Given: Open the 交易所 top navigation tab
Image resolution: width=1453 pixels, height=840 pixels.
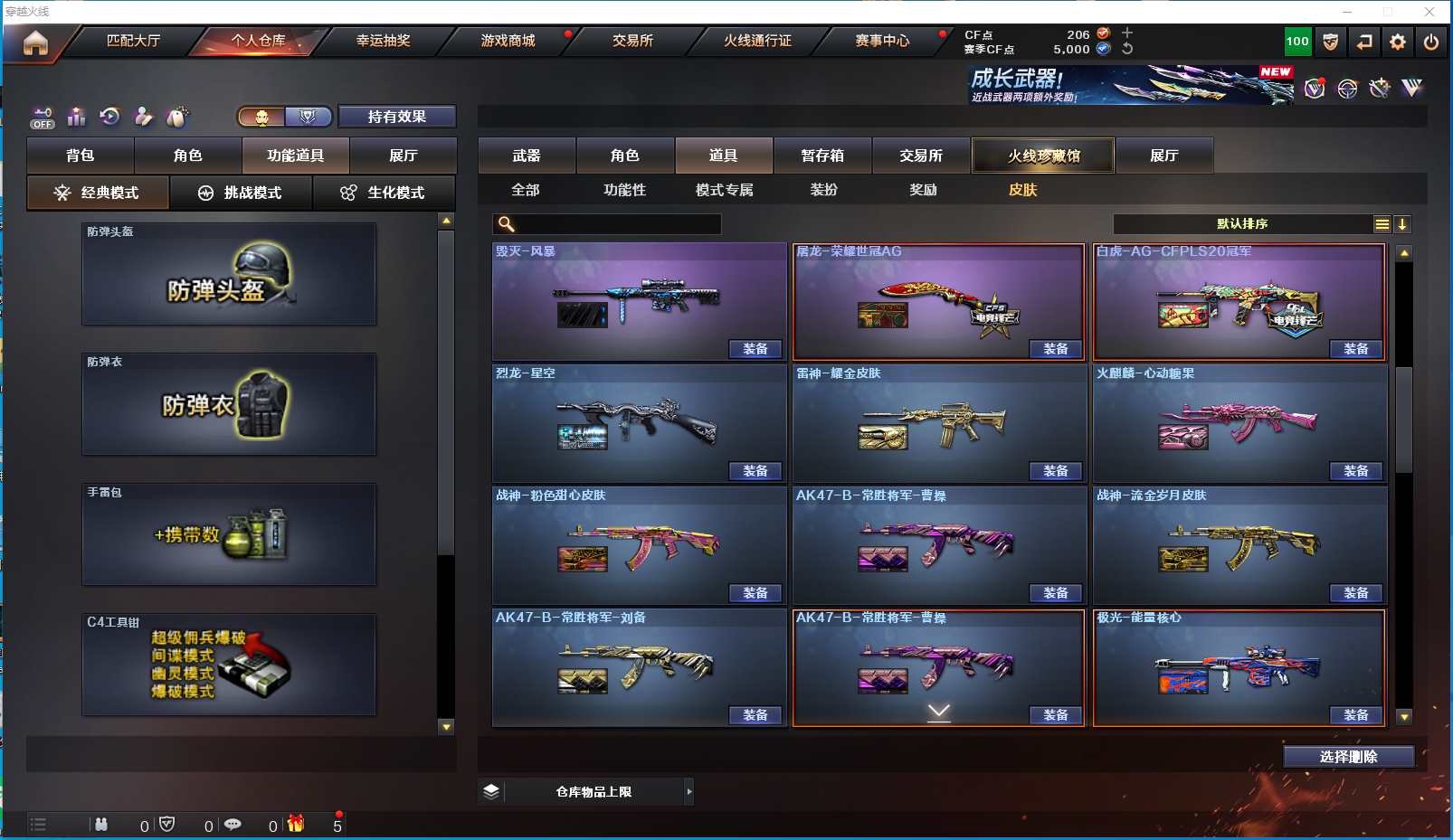Looking at the screenshot, I should [x=632, y=41].
